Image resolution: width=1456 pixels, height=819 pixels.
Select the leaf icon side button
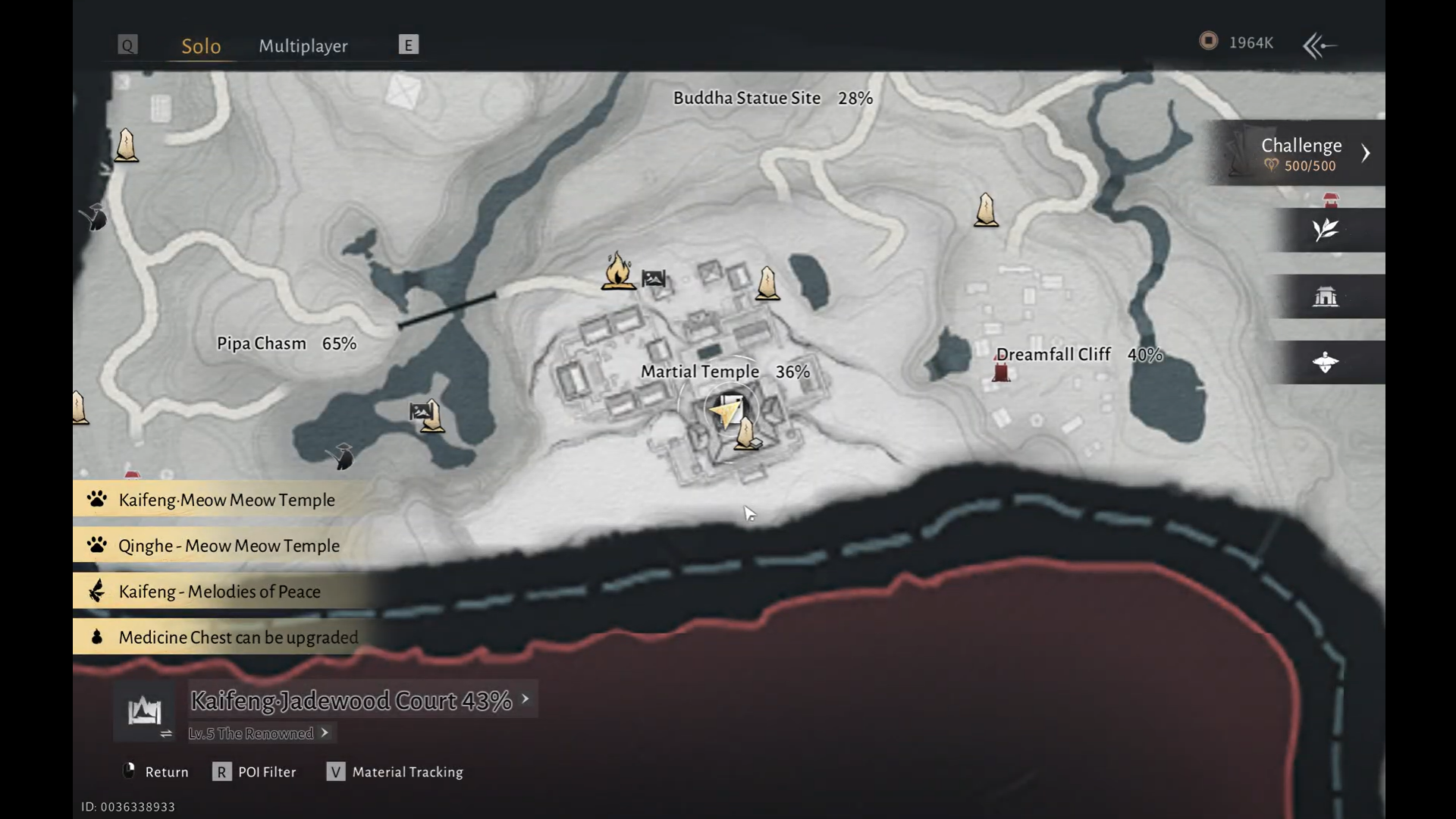(x=1326, y=230)
